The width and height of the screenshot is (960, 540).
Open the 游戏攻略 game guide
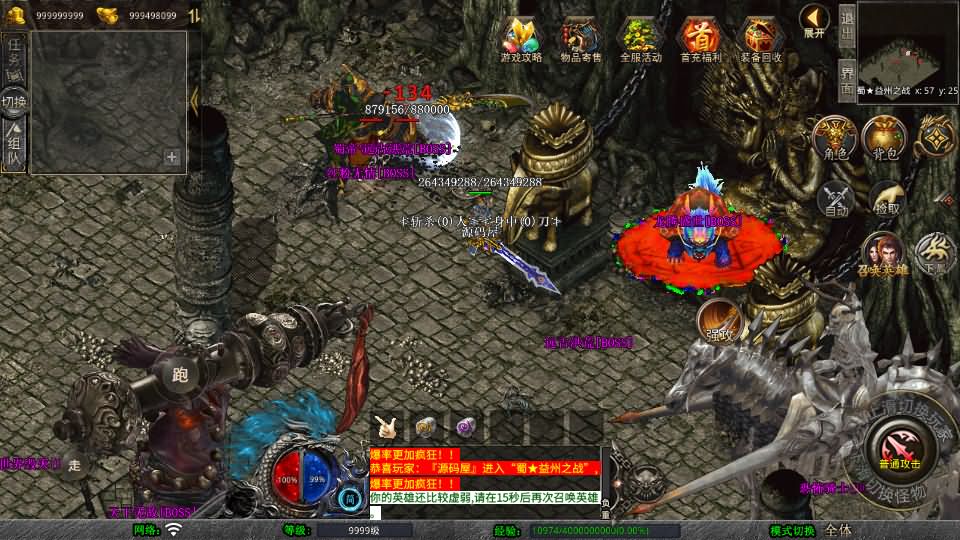coord(522,39)
